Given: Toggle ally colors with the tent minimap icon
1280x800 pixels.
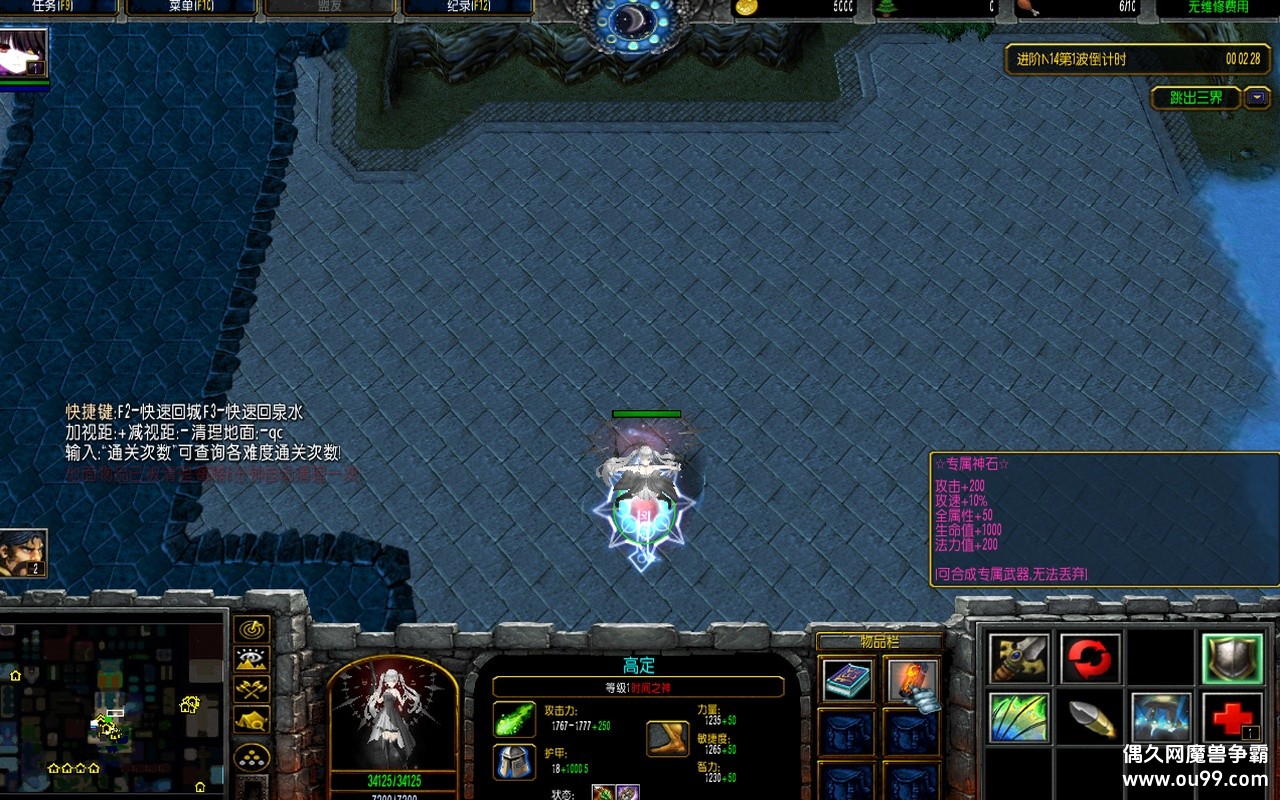Looking at the screenshot, I should tap(250, 719).
